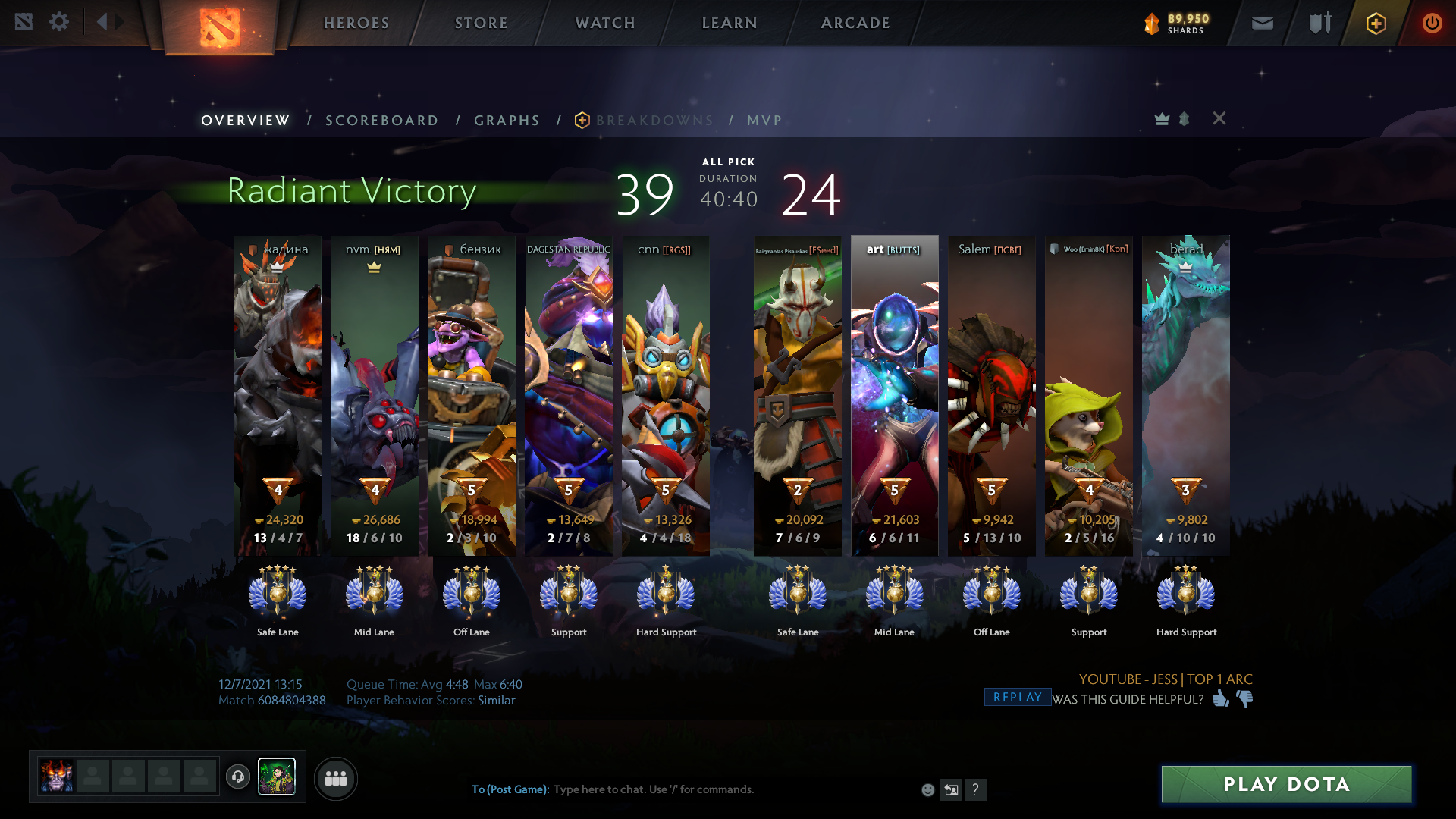Click the Dota 2 logo home button
This screenshot has width=1456, height=819.
click(219, 27)
